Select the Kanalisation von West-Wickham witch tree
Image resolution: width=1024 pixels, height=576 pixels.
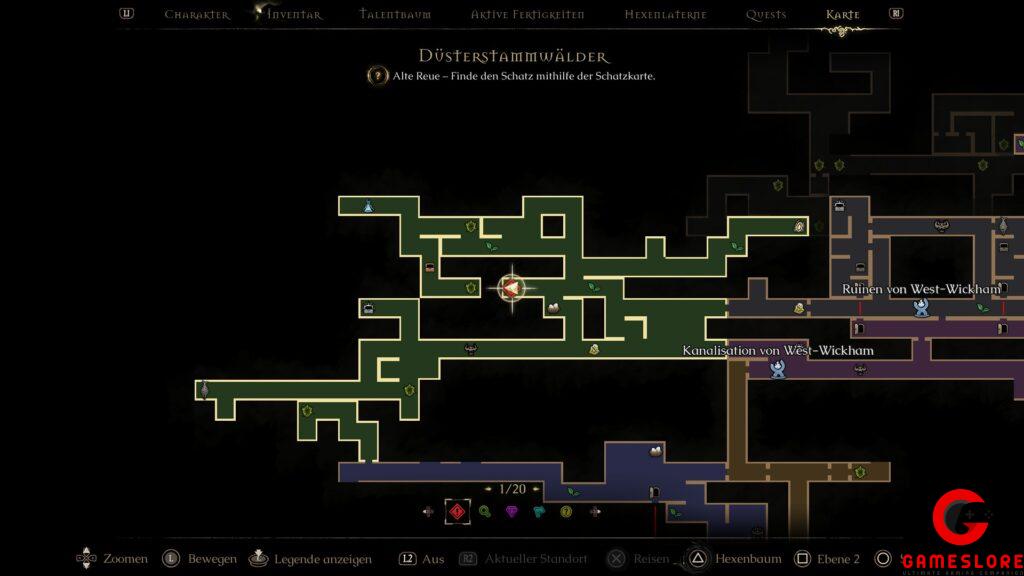point(777,369)
